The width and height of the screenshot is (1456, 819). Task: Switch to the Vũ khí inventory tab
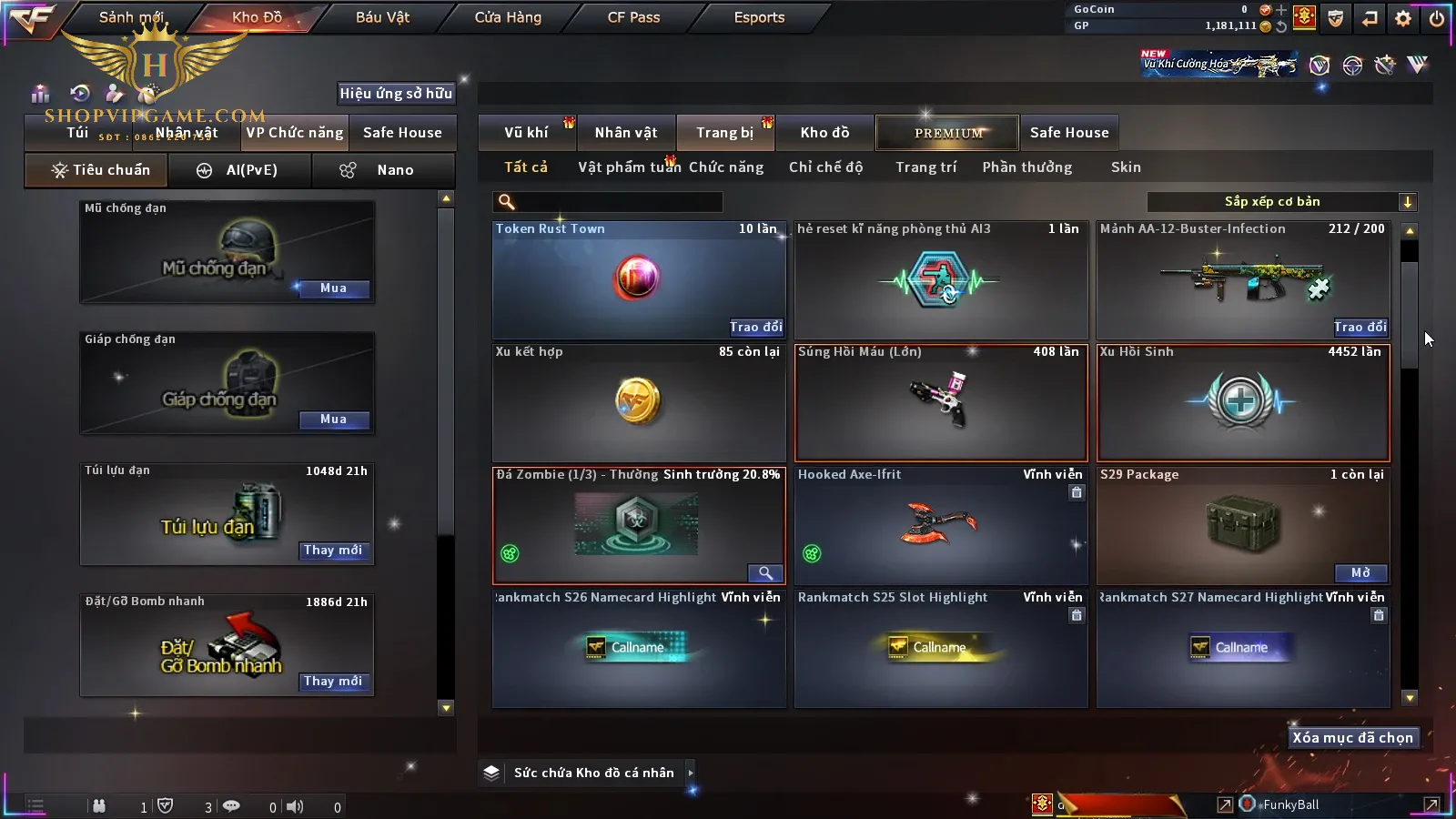pyautogui.click(x=526, y=133)
